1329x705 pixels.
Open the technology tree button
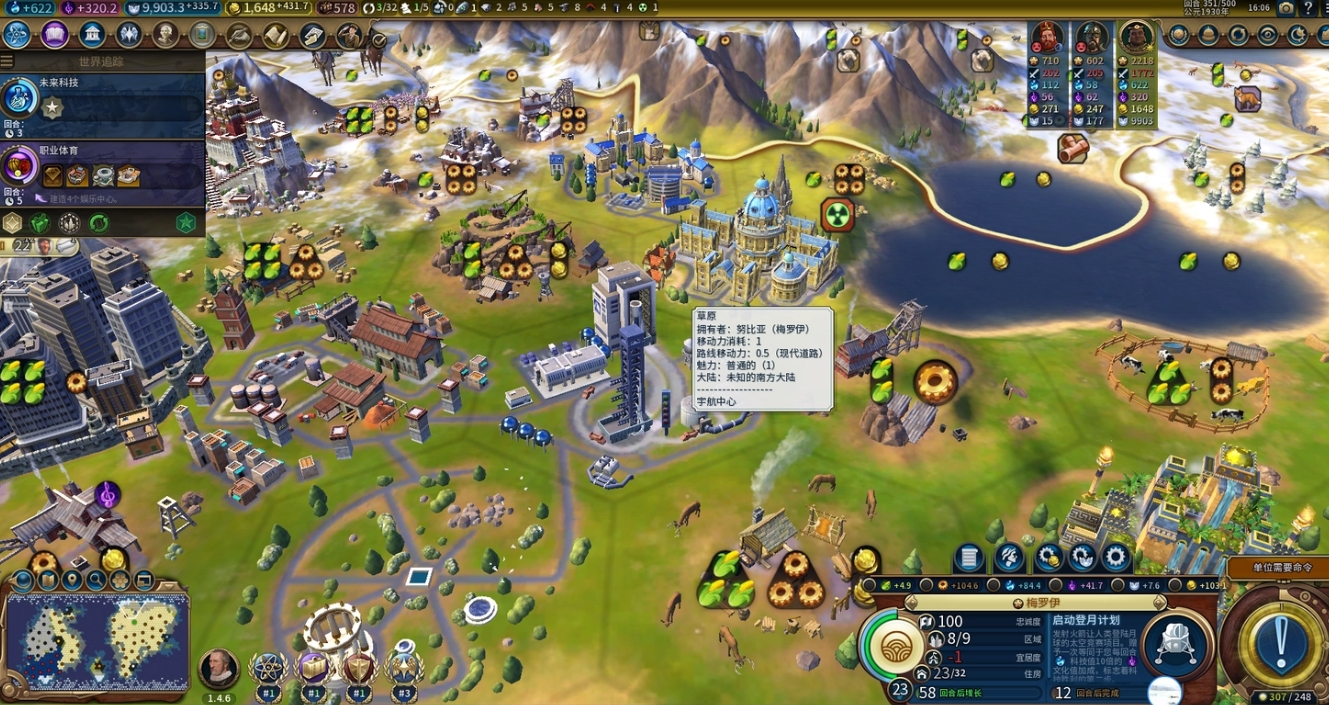pos(17,35)
